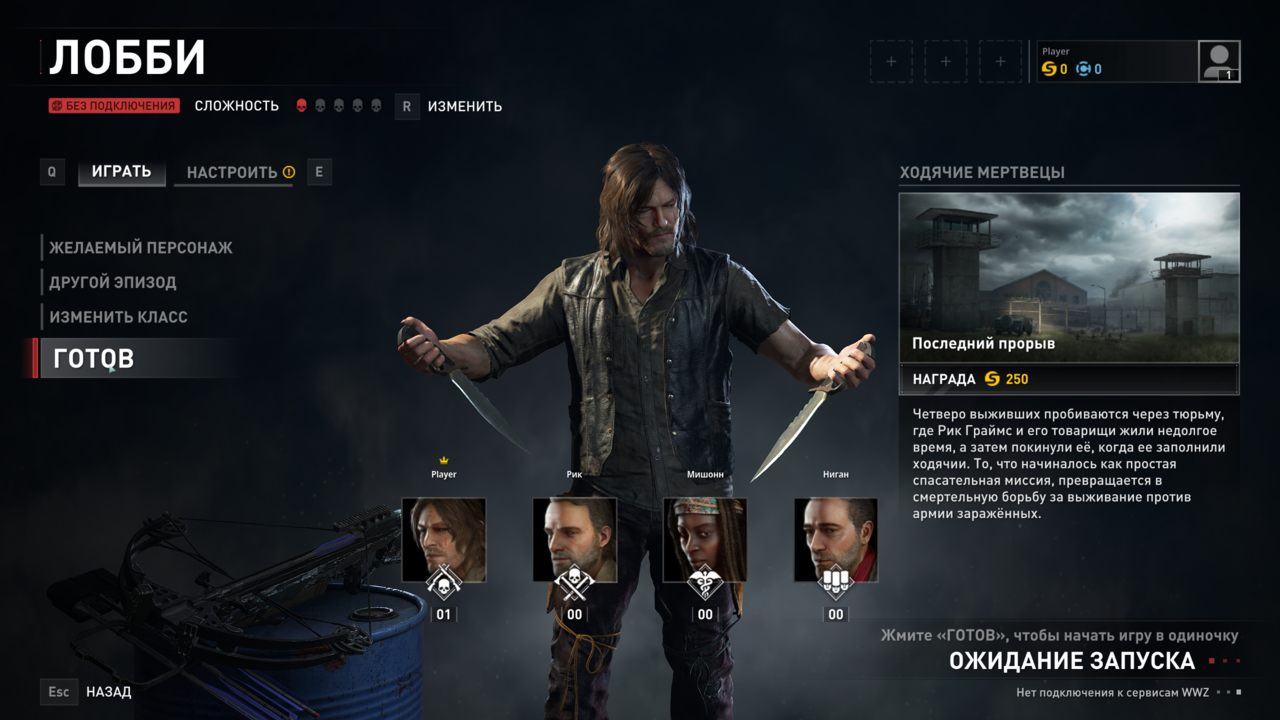The height and width of the screenshot is (720, 1280).
Task: Change difficulty via ИЗМЕНИТЬ
Action: point(464,106)
